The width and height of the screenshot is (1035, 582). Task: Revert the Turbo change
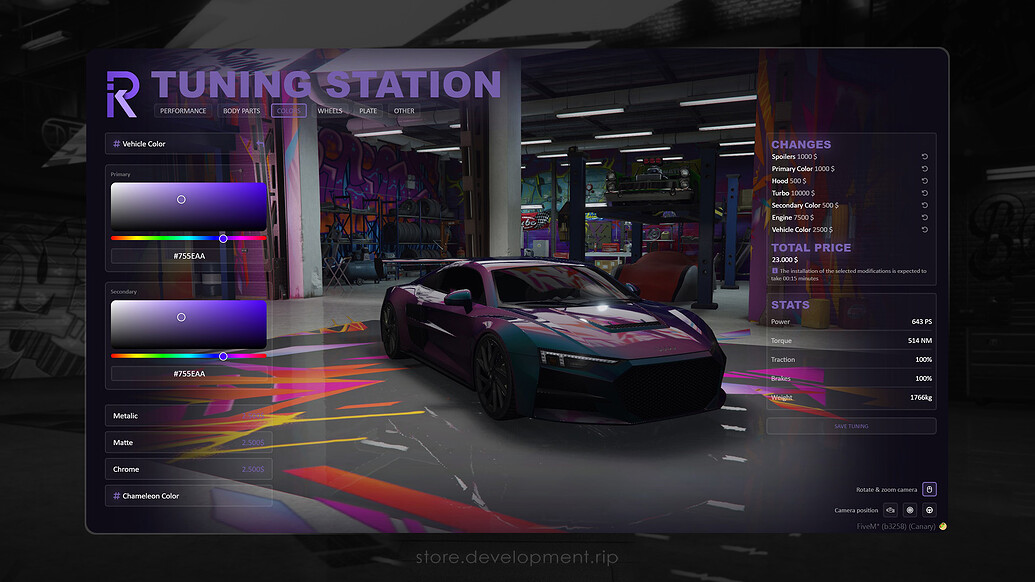925,193
